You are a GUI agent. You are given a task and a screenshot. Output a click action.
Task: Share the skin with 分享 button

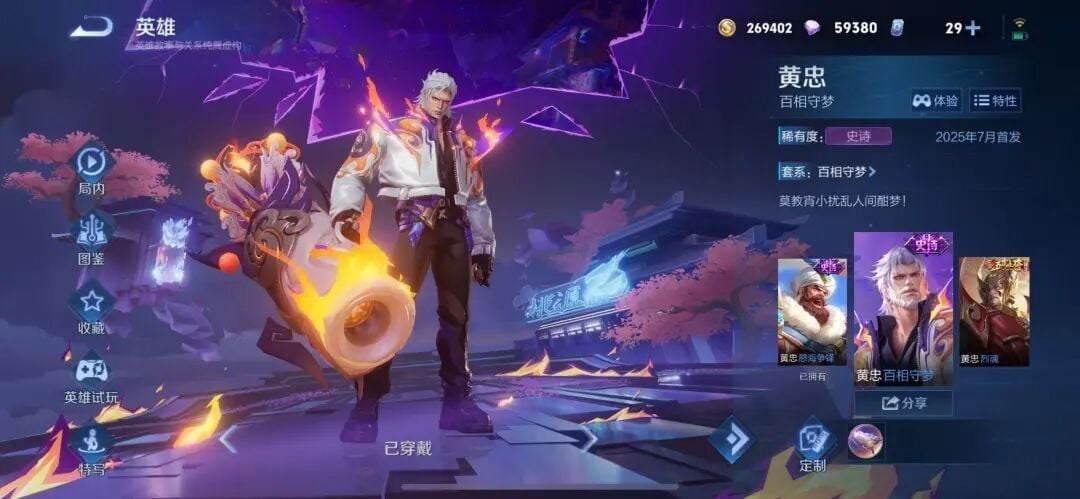pos(903,403)
